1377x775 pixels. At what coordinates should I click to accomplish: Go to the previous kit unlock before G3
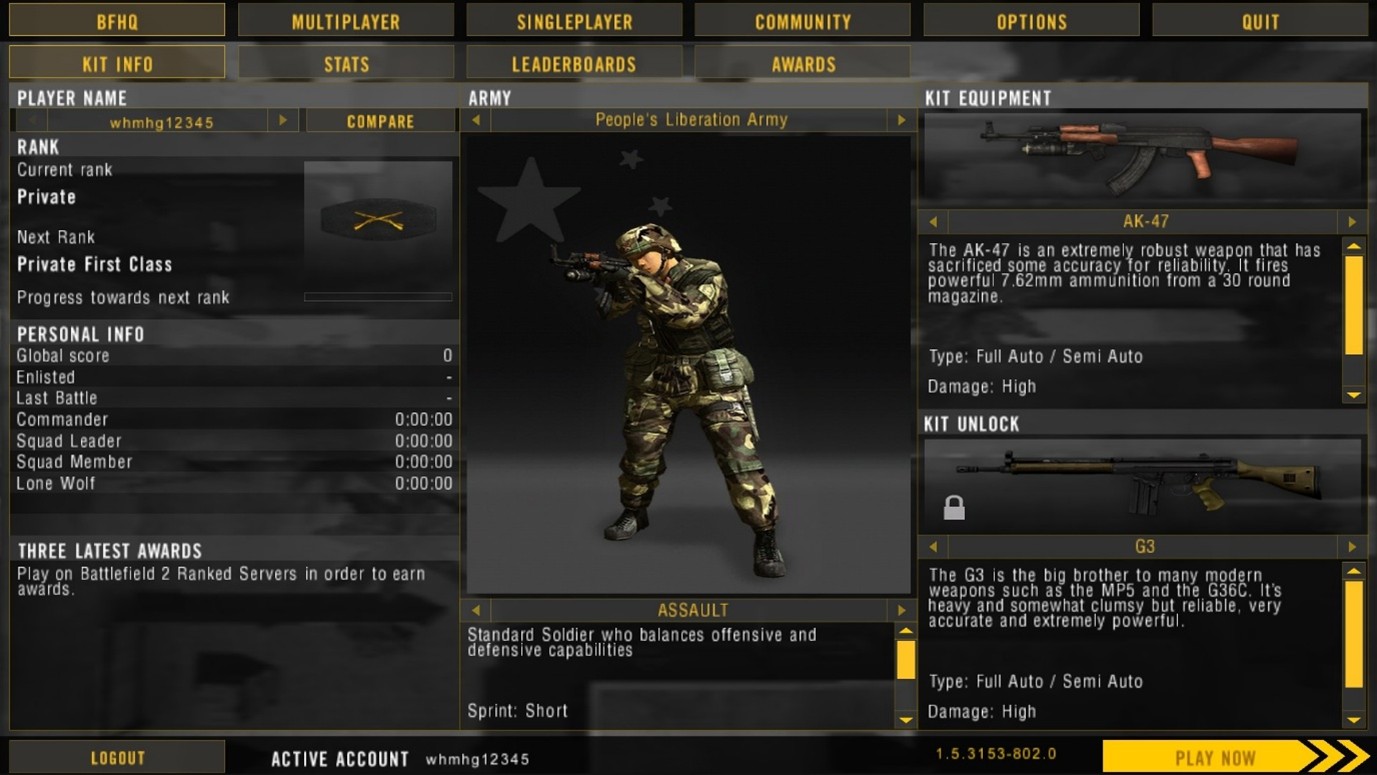pyautogui.click(x=933, y=547)
